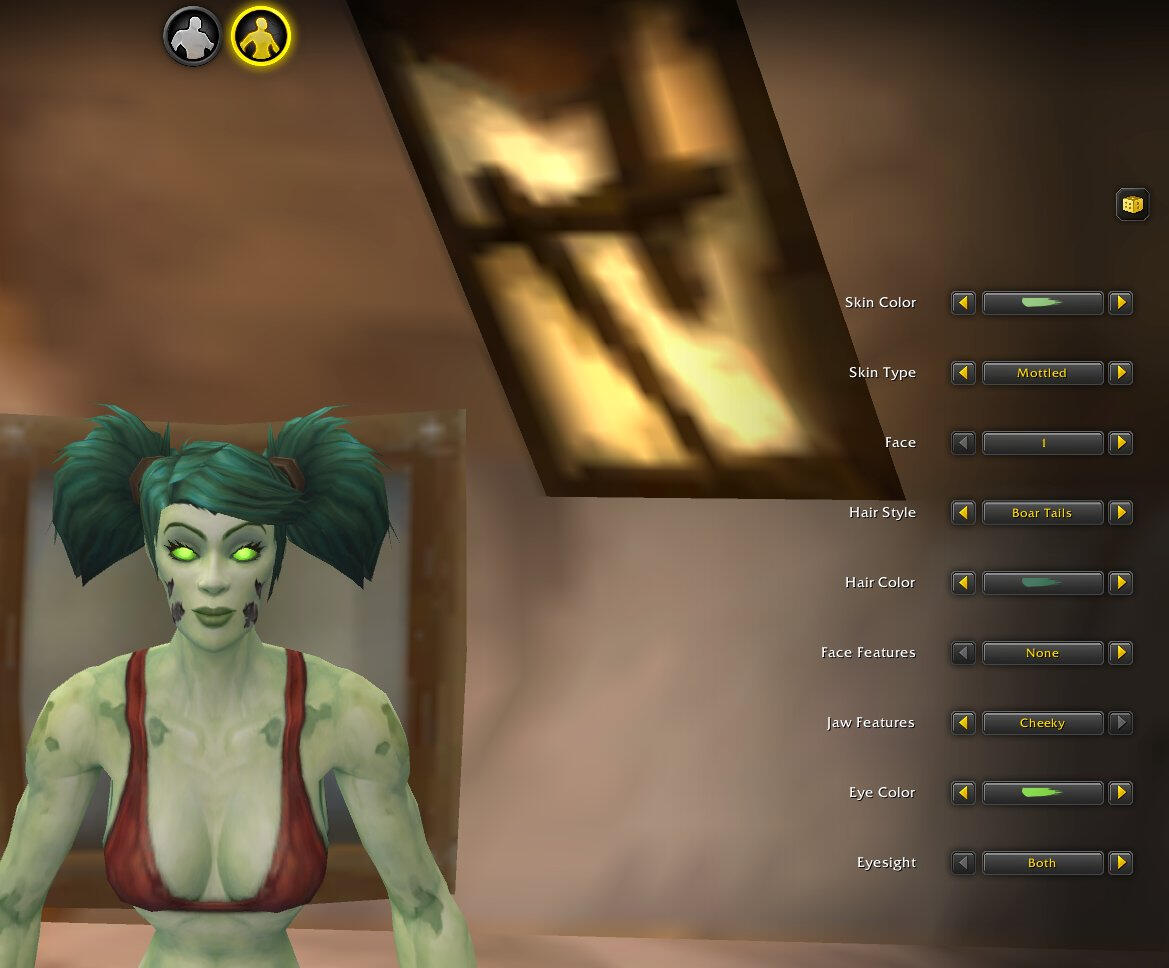Open the Skin Type Mottled dropdown

1042,373
